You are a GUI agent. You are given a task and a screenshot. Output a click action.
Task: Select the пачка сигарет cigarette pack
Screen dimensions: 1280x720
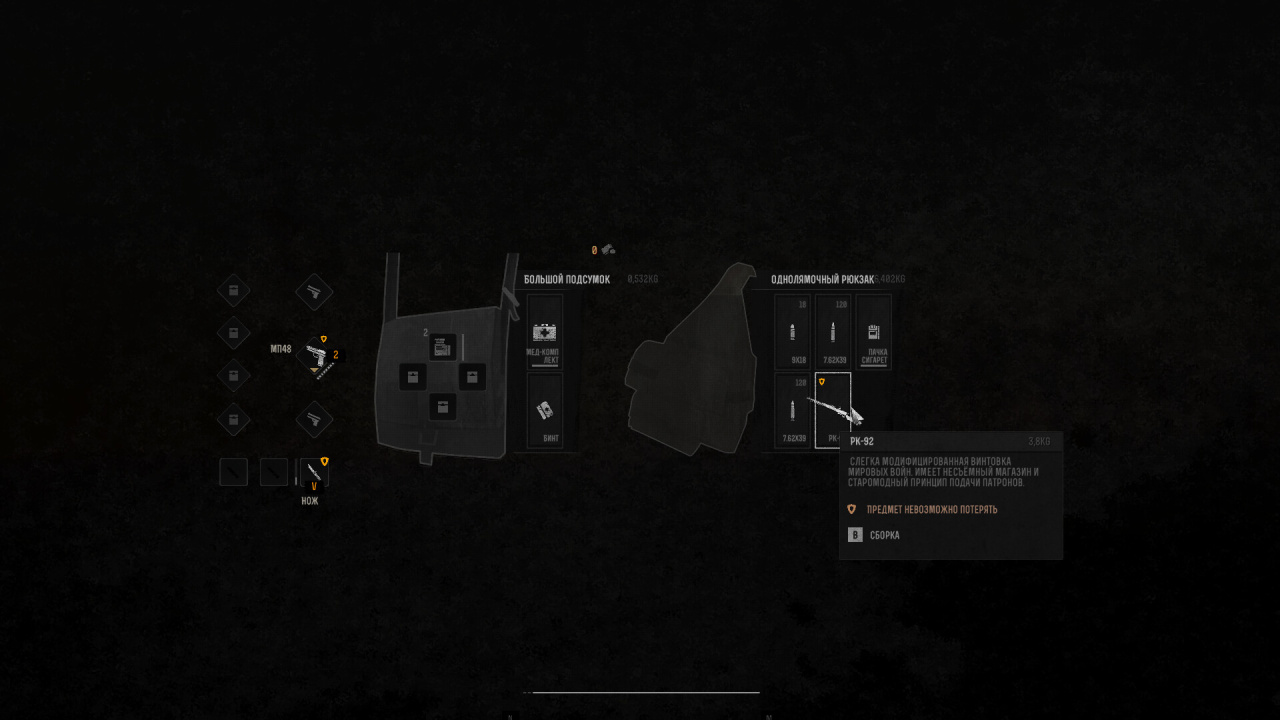874,332
